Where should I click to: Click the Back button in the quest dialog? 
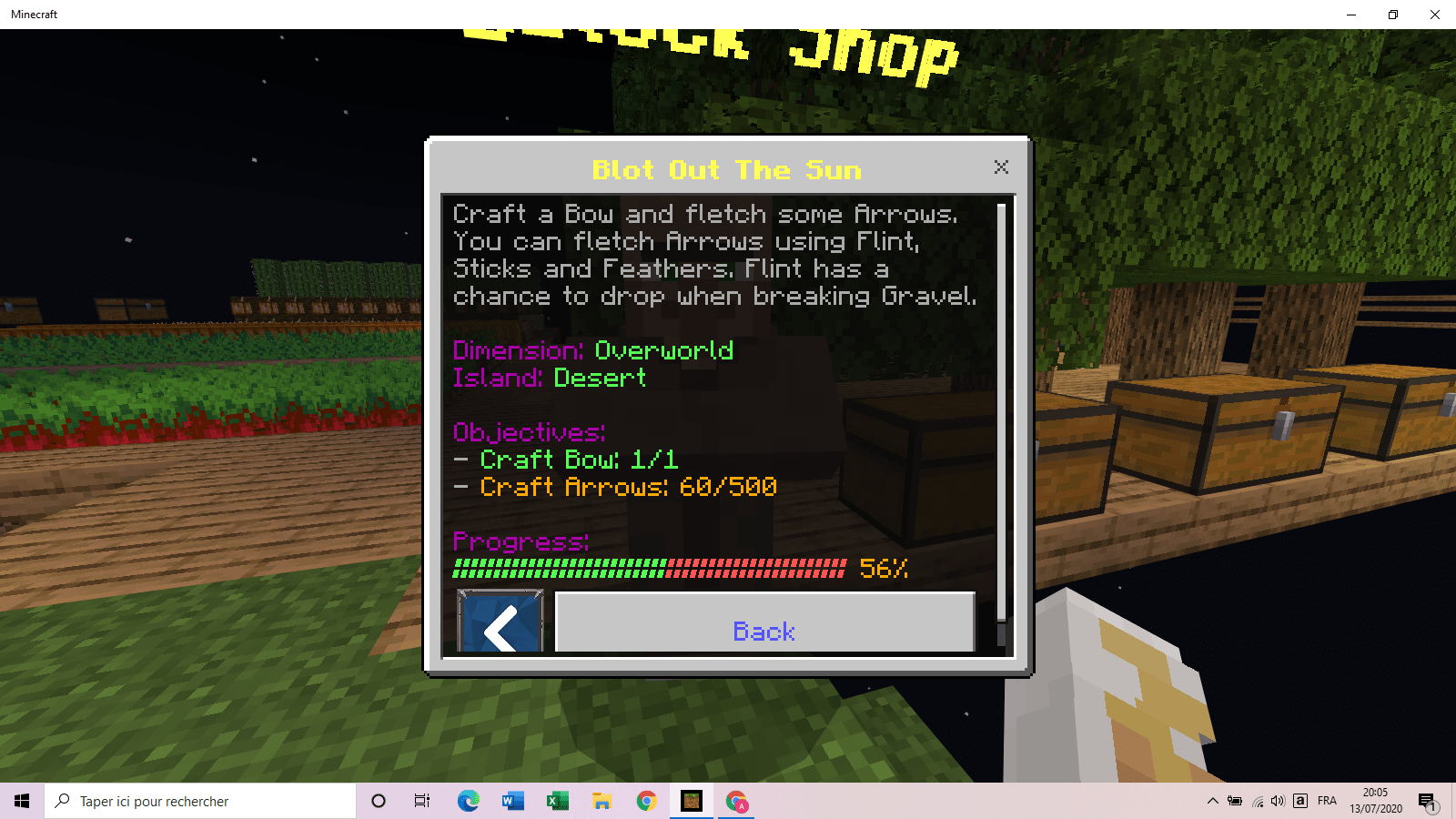pos(764,631)
